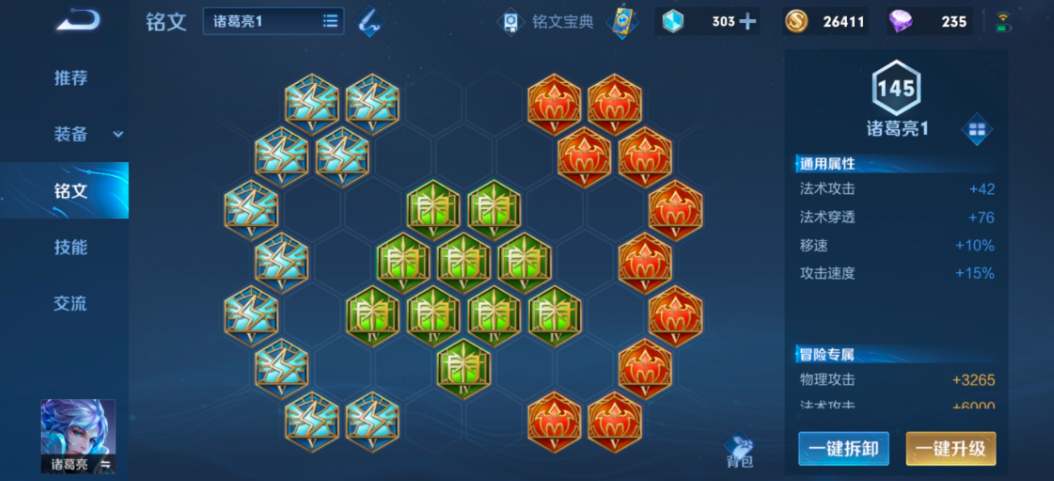The image size is (1054, 481).
Task: Click the rune page rename pencil icon
Action: click(x=369, y=21)
